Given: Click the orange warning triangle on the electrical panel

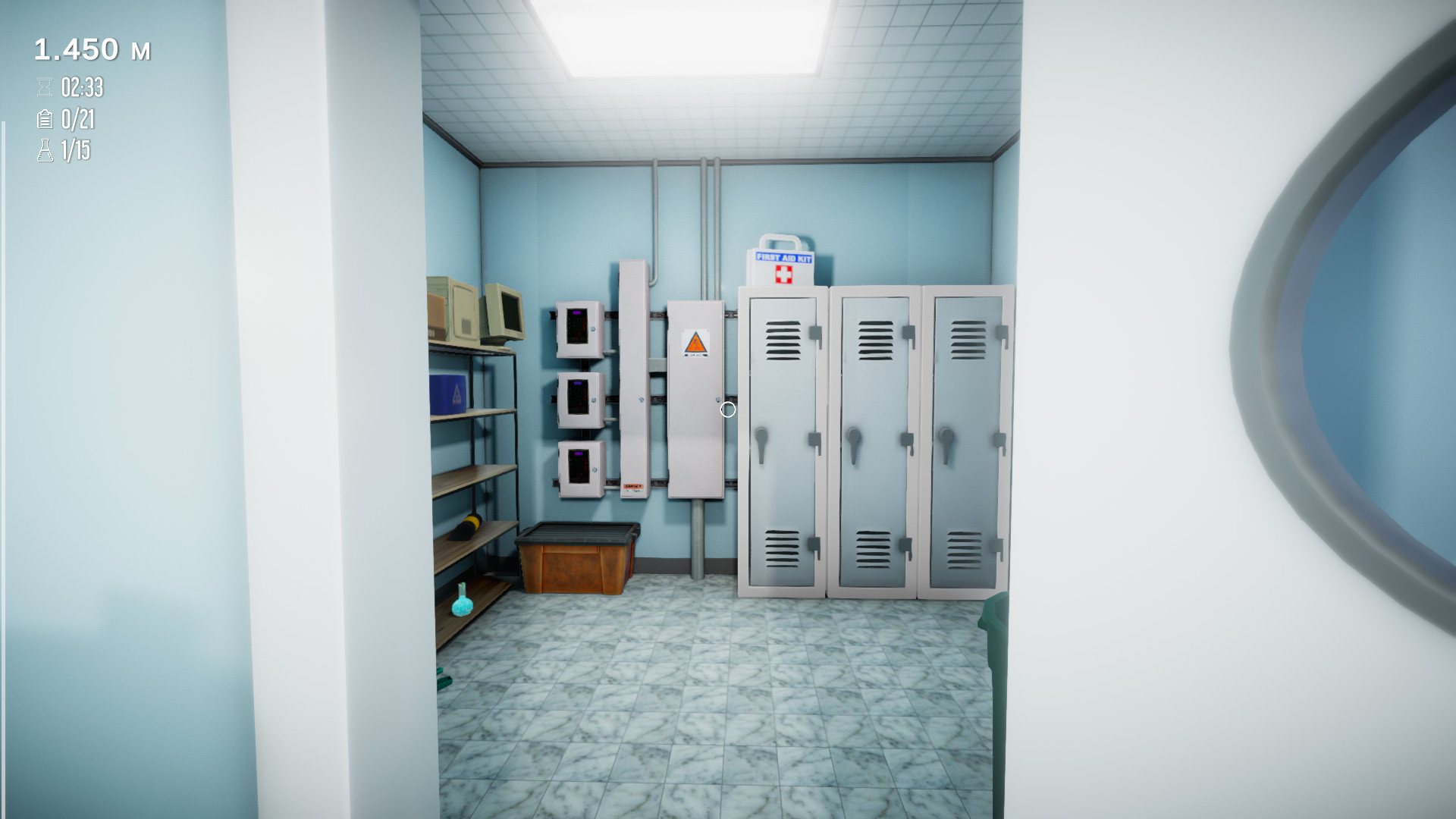Looking at the screenshot, I should (x=695, y=341).
